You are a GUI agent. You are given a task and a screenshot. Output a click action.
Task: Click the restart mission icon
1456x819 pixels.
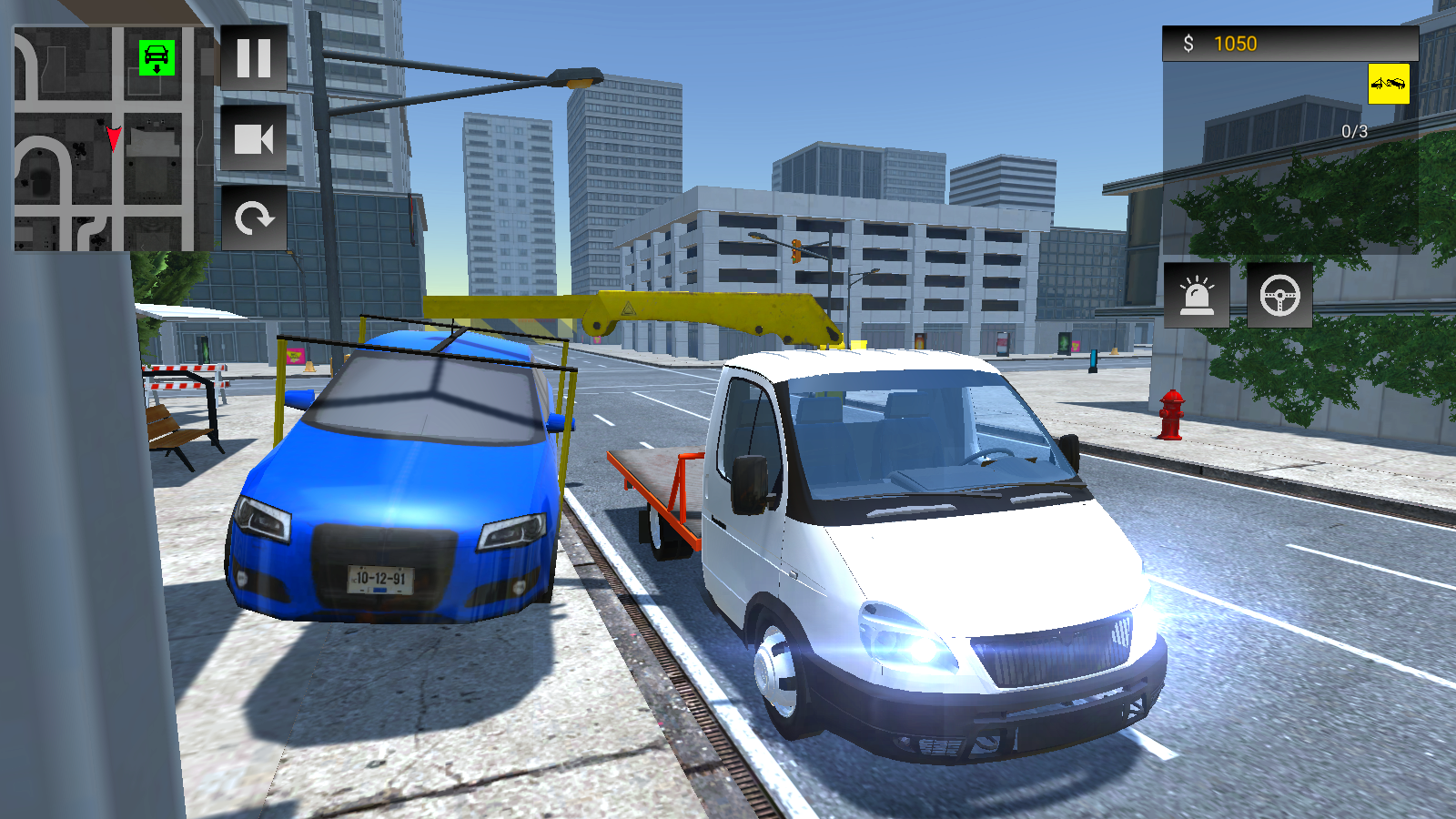coord(255,217)
